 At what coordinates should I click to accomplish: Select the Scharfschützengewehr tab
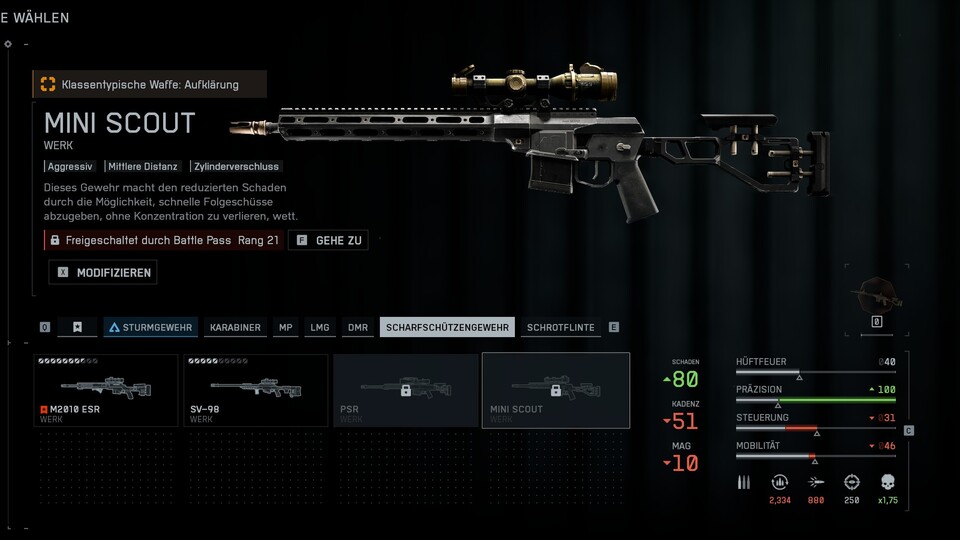(x=447, y=327)
